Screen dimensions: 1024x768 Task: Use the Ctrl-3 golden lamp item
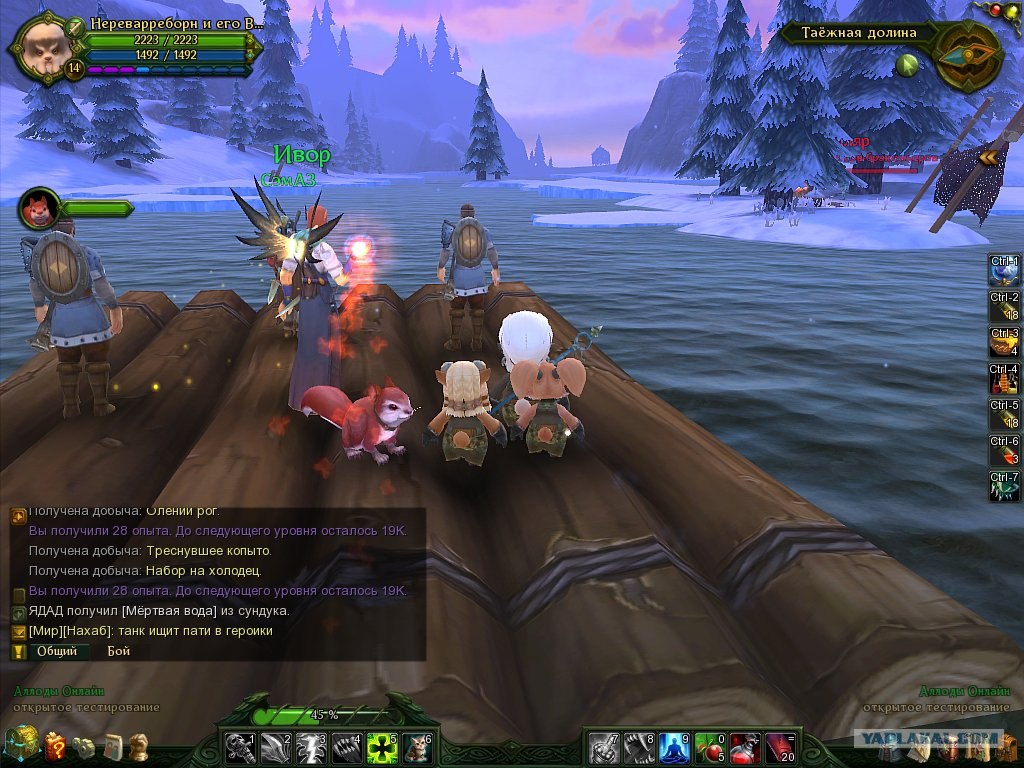click(x=1004, y=343)
